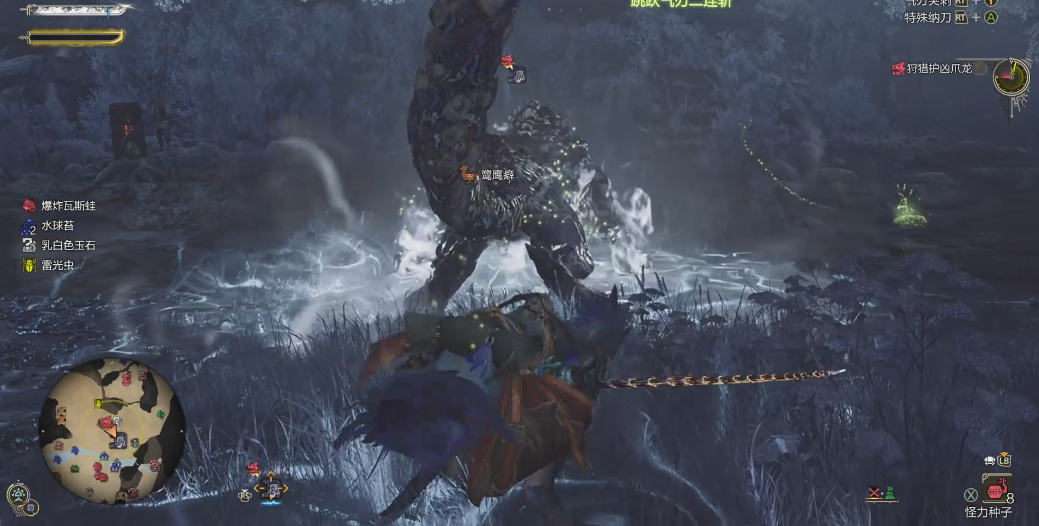Click the directional shortcut pad icon
This screenshot has height=526, width=1039.
point(270,488)
